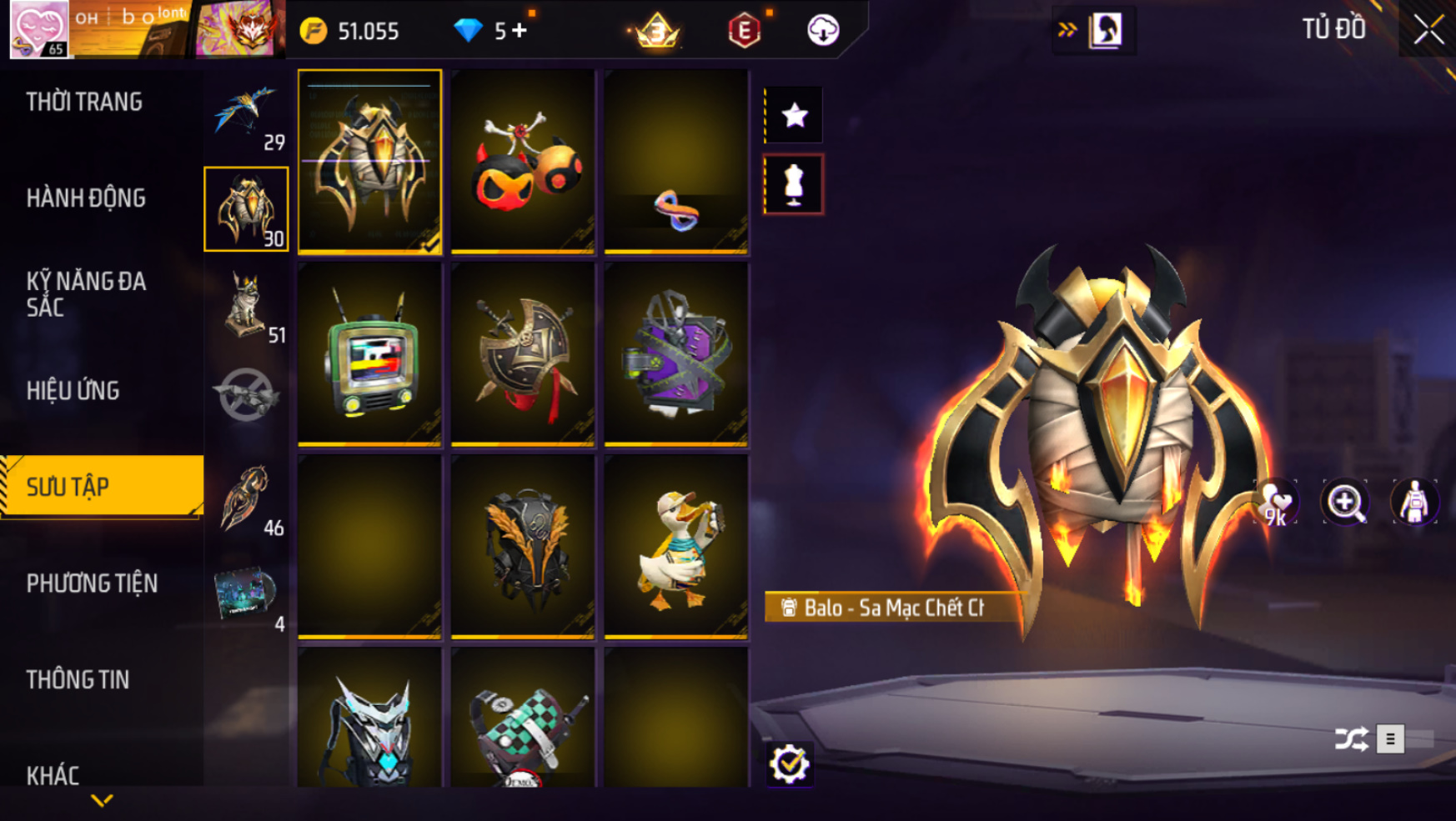The width and height of the screenshot is (1456, 821).
Task: Select Kỹ Năng Đa Sắc category
Action: (x=86, y=294)
